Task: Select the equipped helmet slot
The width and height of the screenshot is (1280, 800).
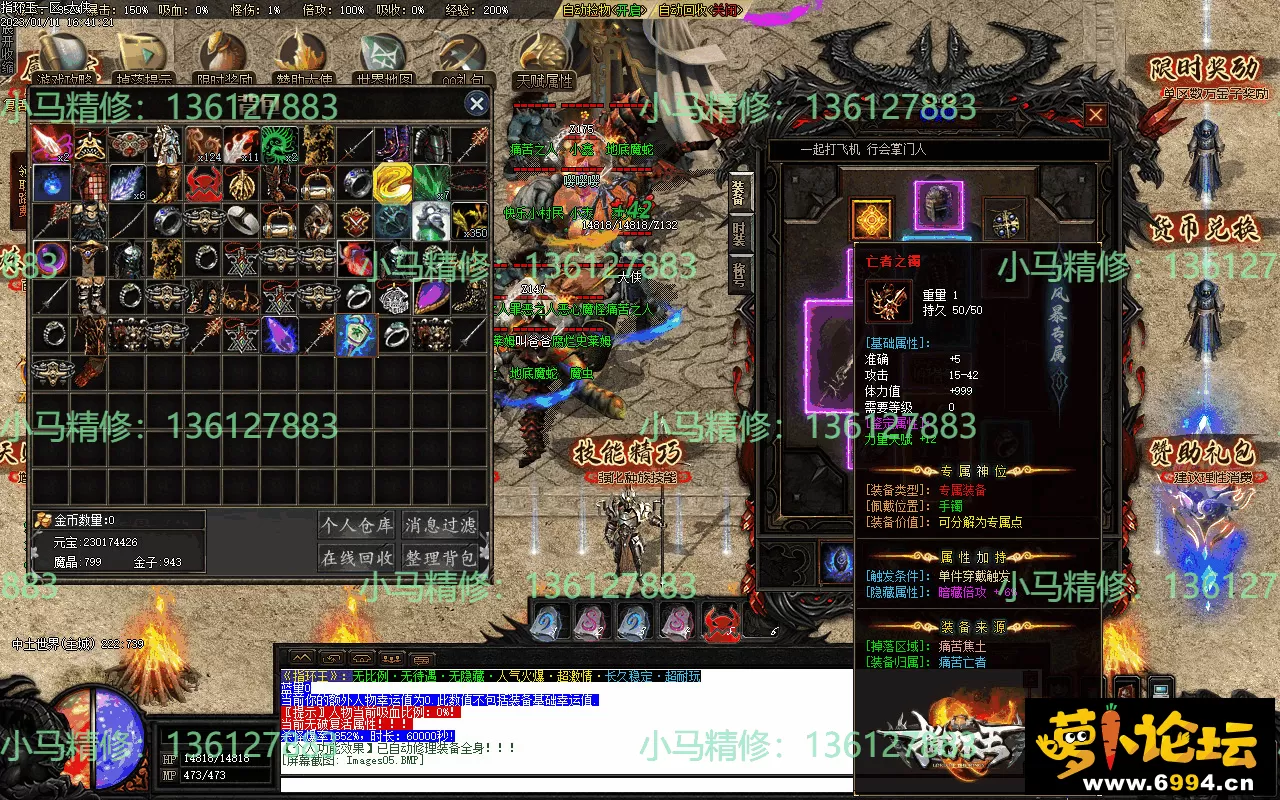Action: [938, 205]
